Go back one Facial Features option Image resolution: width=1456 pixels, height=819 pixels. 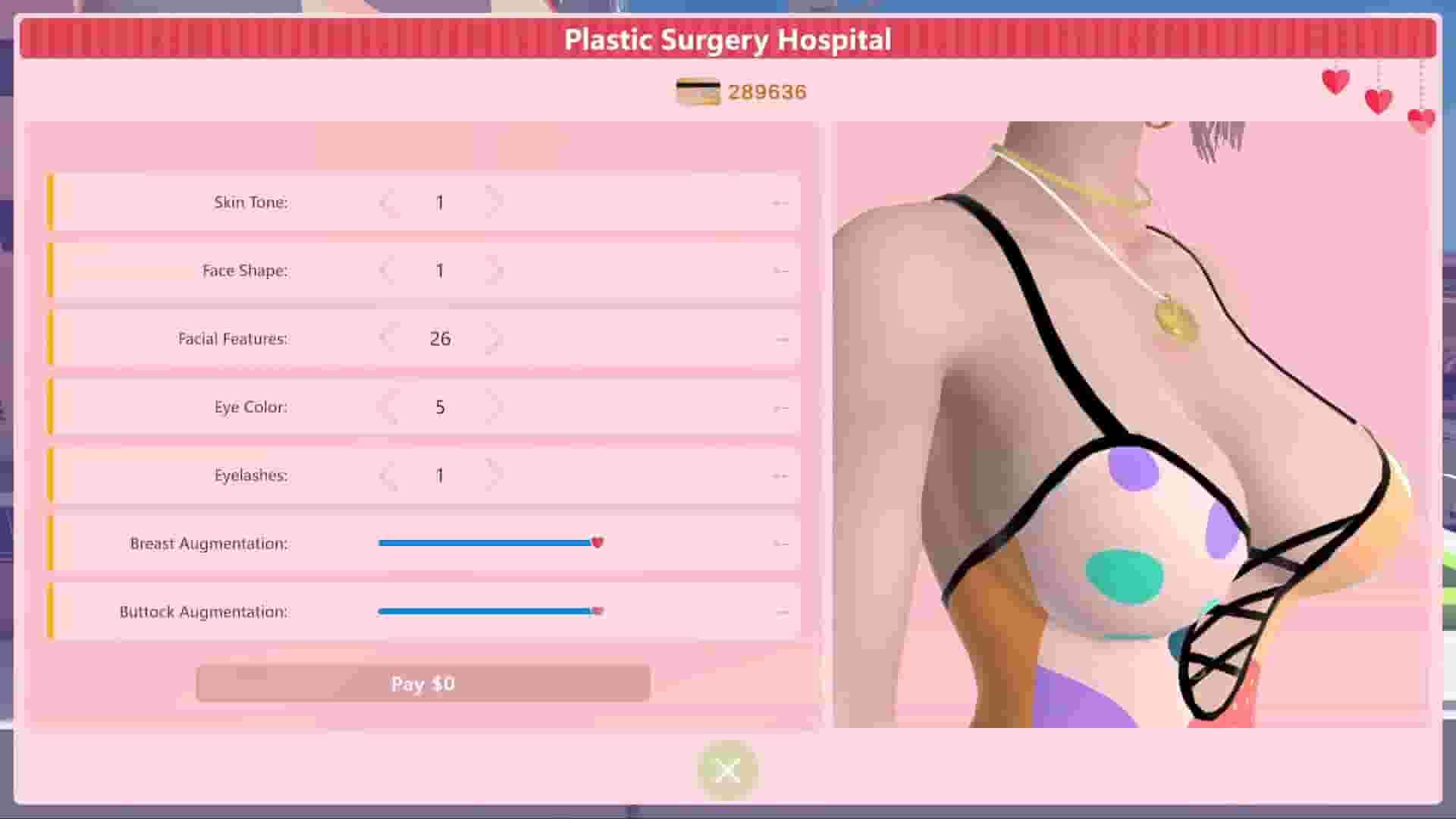click(x=388, y=338)
